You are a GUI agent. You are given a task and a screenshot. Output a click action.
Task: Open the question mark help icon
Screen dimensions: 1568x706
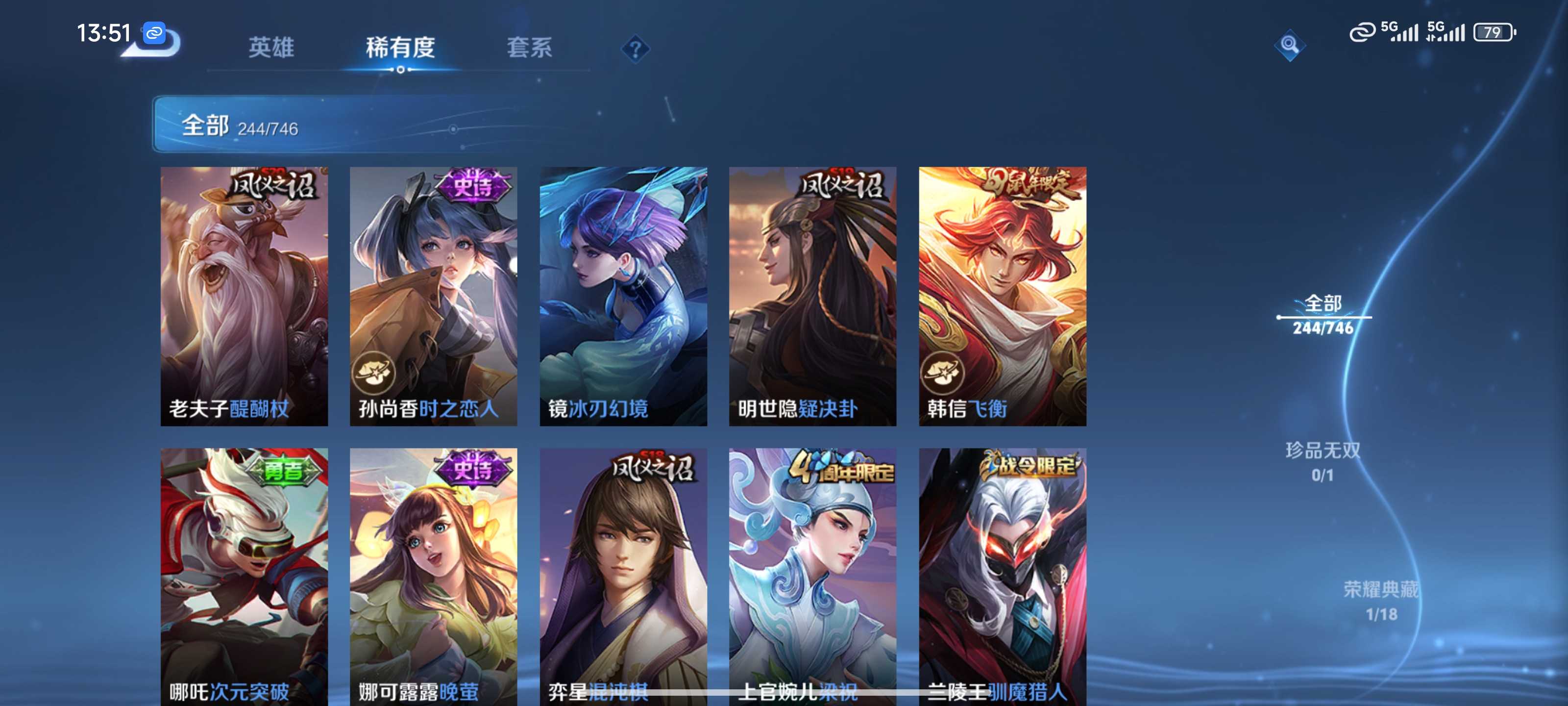pos(635,49)
